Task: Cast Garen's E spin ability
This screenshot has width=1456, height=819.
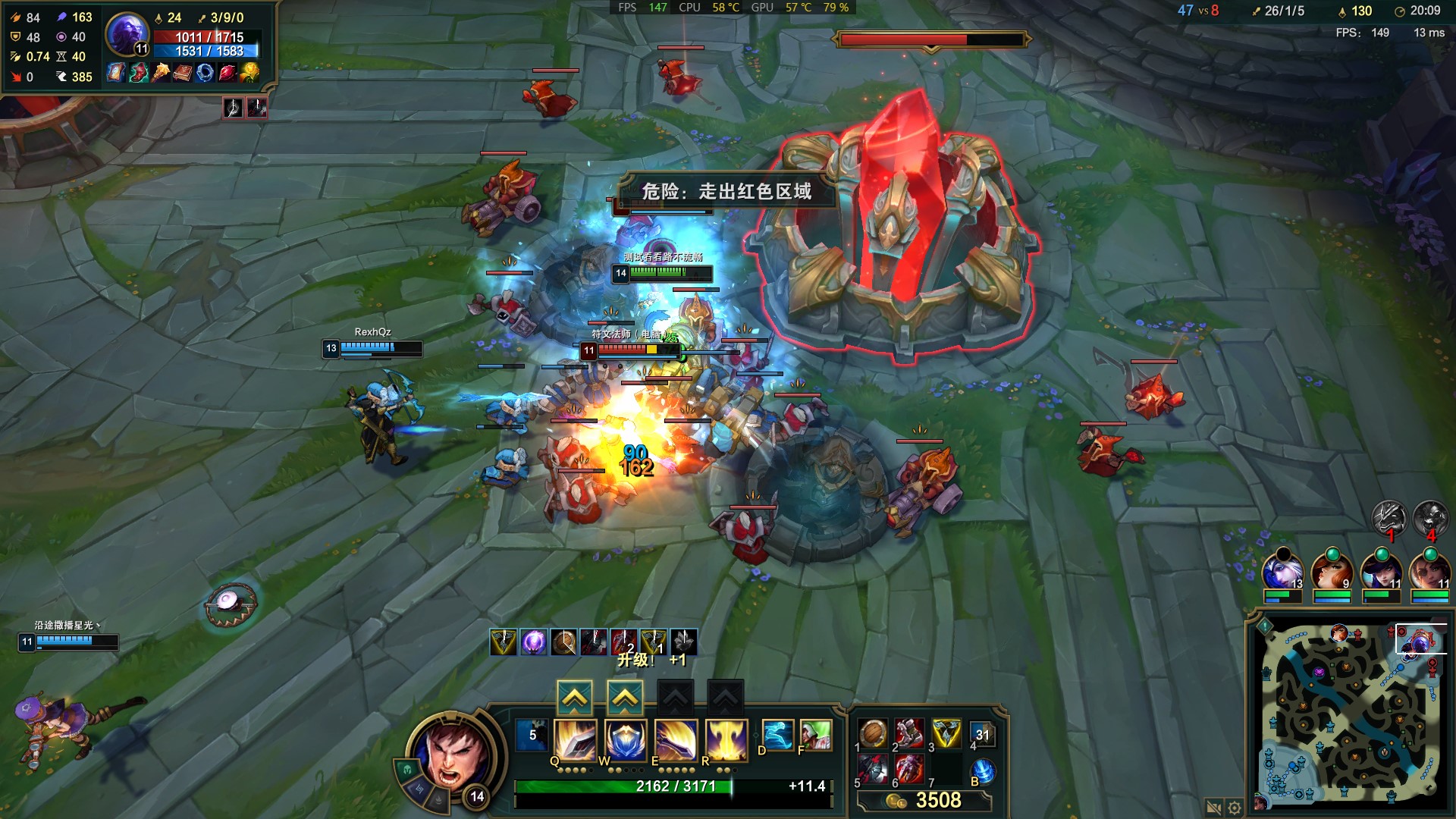Action: point(675,739)
